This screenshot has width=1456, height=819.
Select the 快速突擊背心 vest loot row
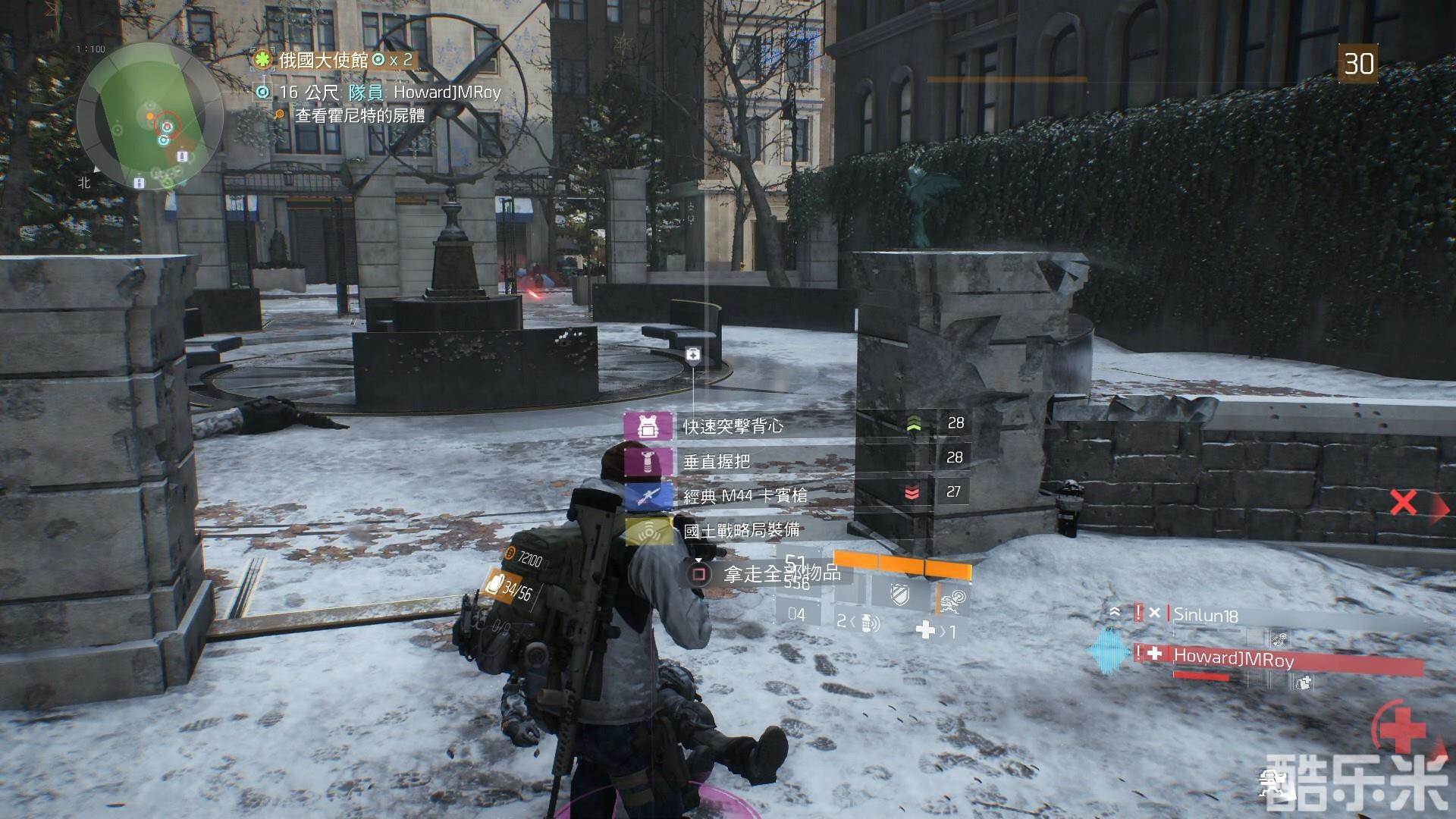[x=733, y=426]
